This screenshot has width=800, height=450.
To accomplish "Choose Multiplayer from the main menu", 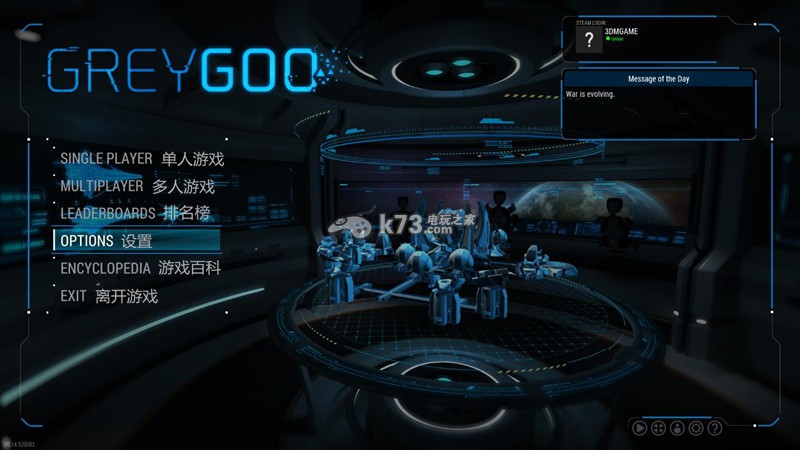I will click(x=137, y=186).
